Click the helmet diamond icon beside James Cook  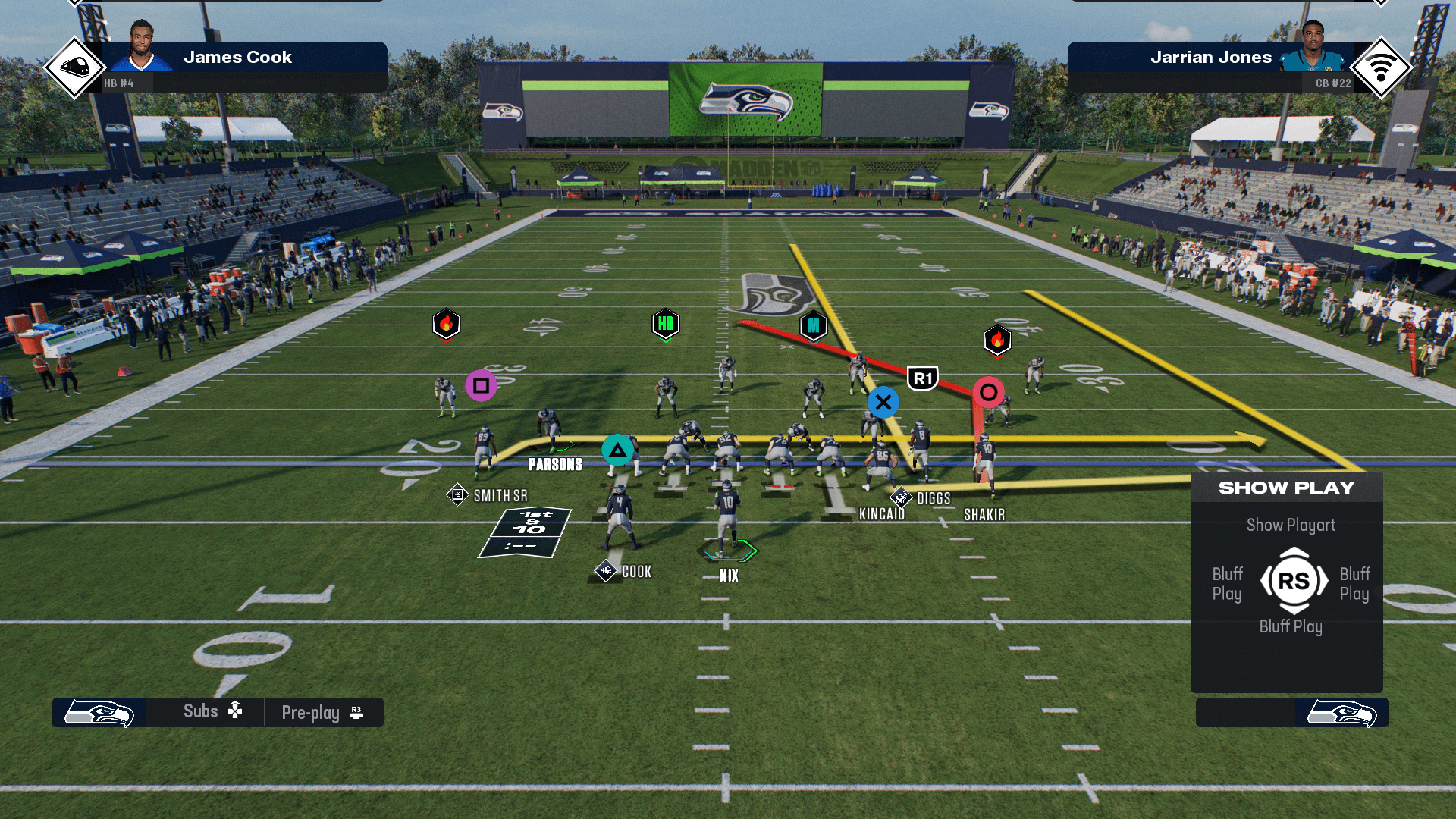(74, 67)
